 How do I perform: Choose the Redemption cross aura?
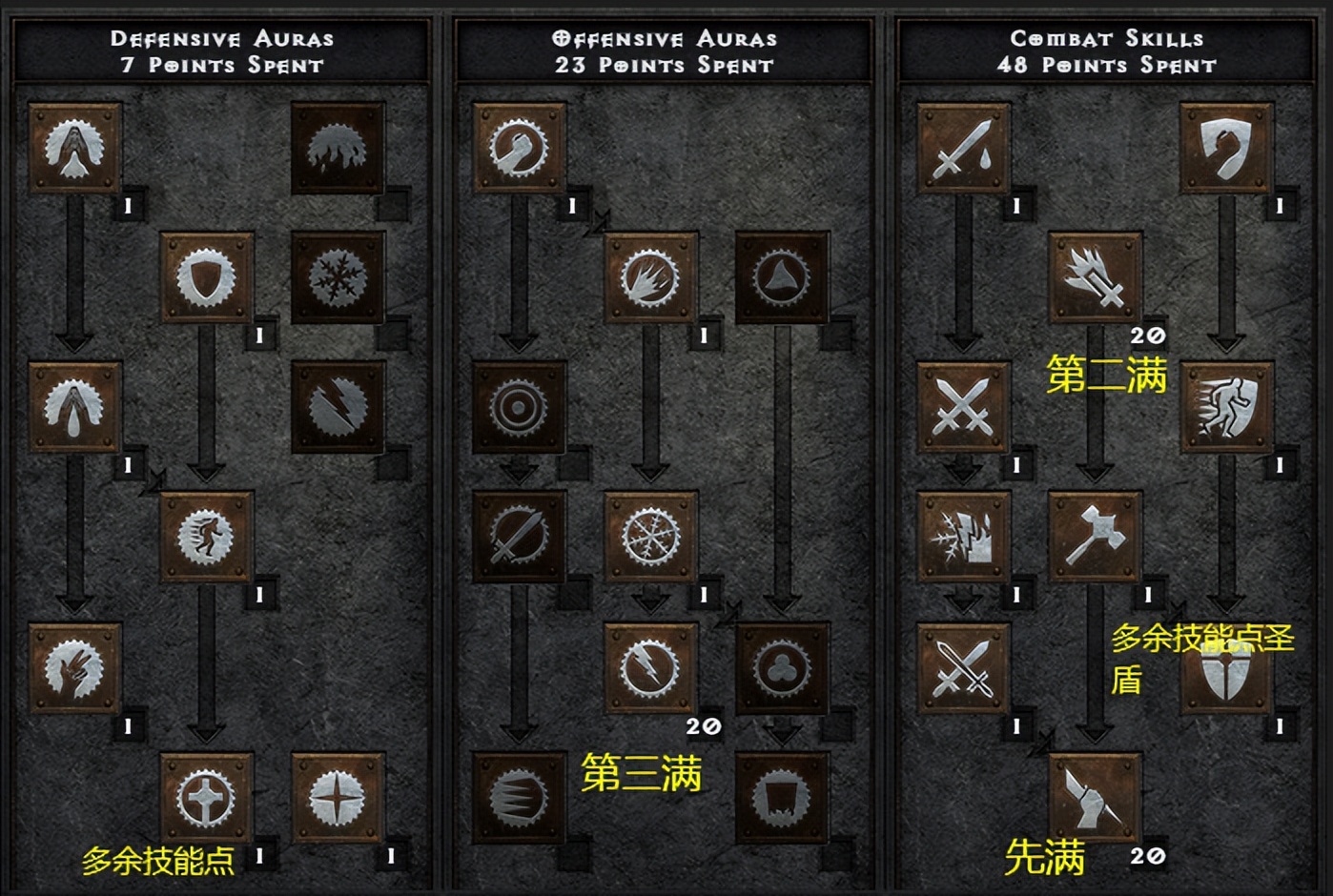pyautogui.click(x=206, y=798)
